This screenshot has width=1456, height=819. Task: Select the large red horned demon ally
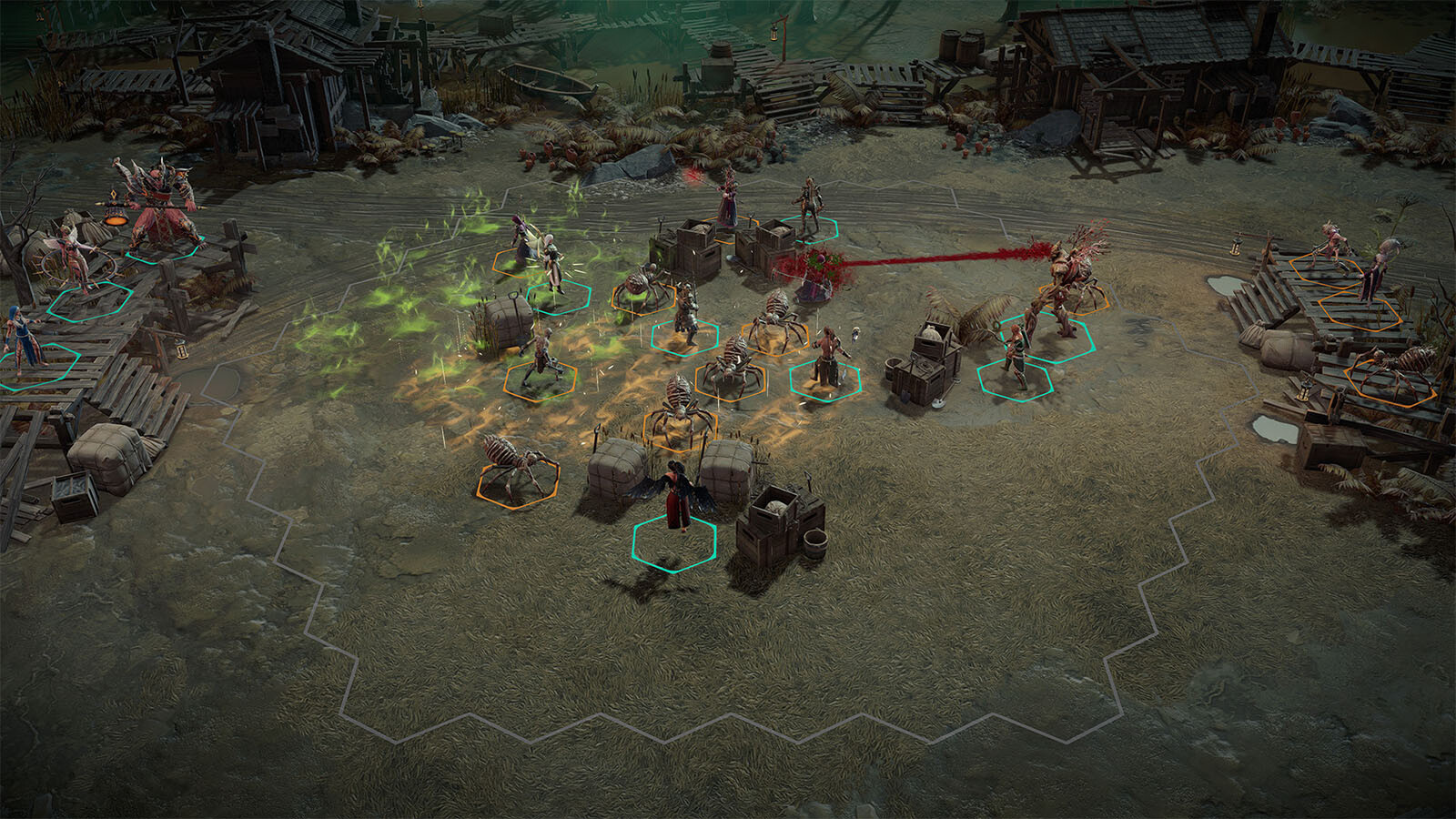[162, 205]
